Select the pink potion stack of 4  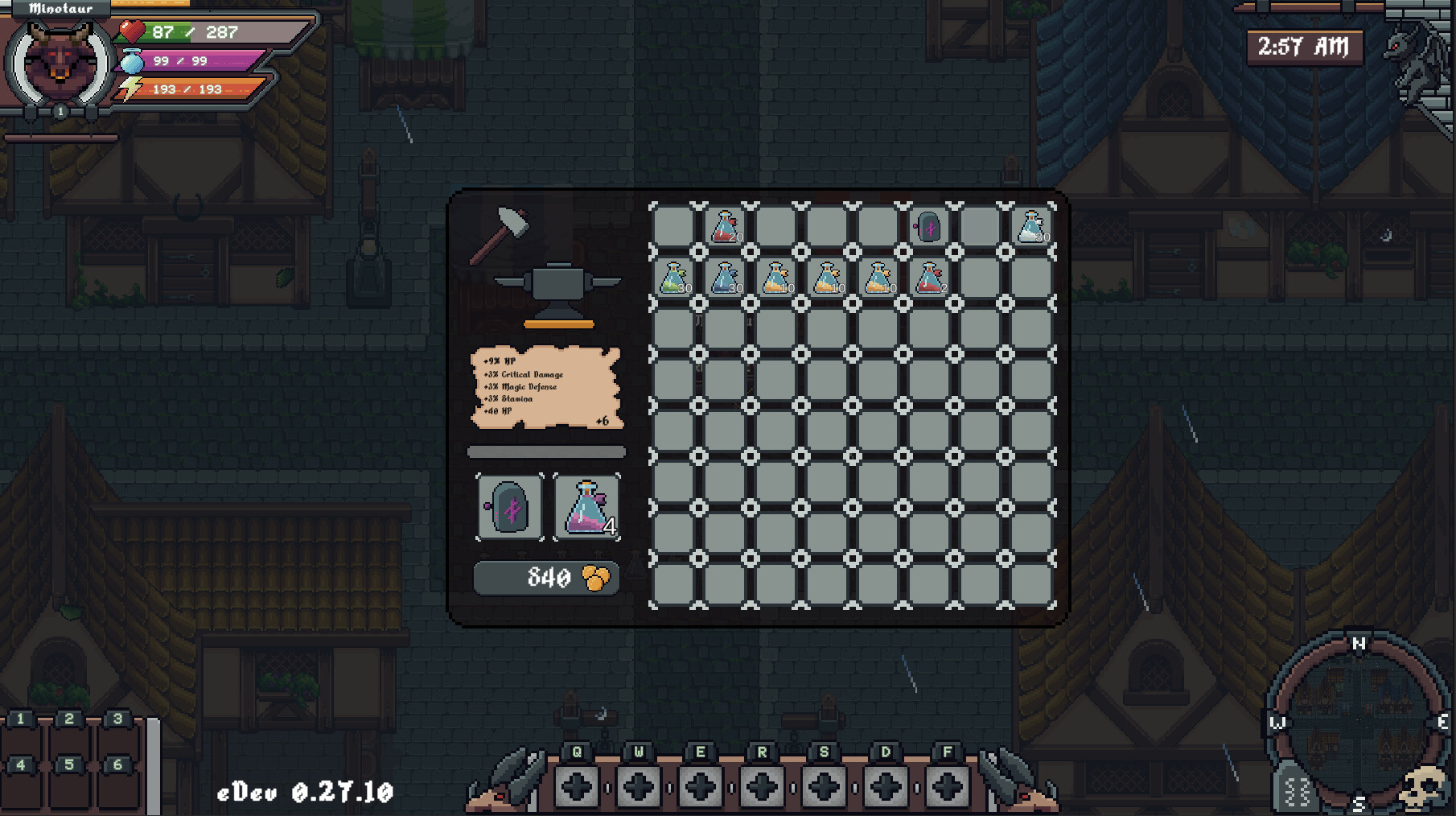pos(587,508)
